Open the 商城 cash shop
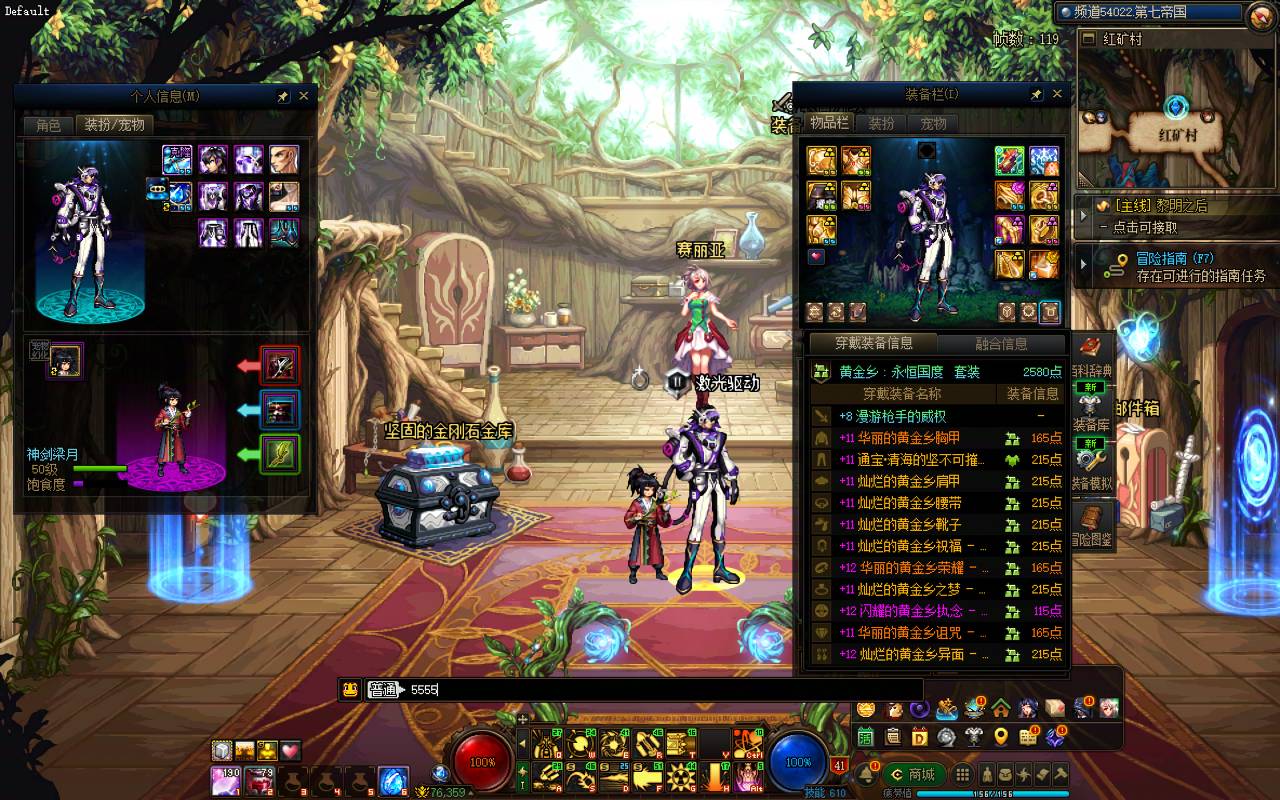 [913, 775]
